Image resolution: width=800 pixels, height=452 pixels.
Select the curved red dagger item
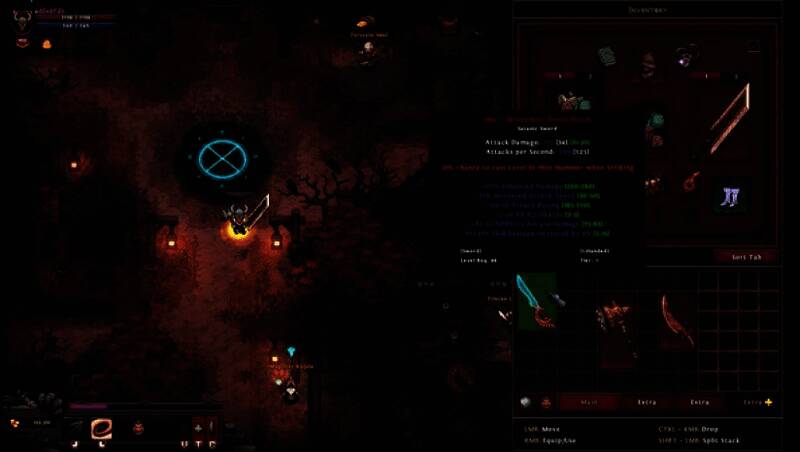[675, 318]
